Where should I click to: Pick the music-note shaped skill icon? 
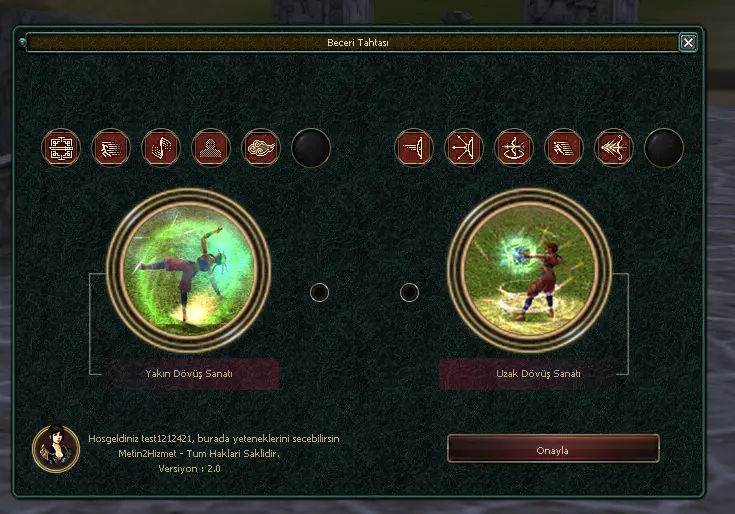click(x=161, y=148)
